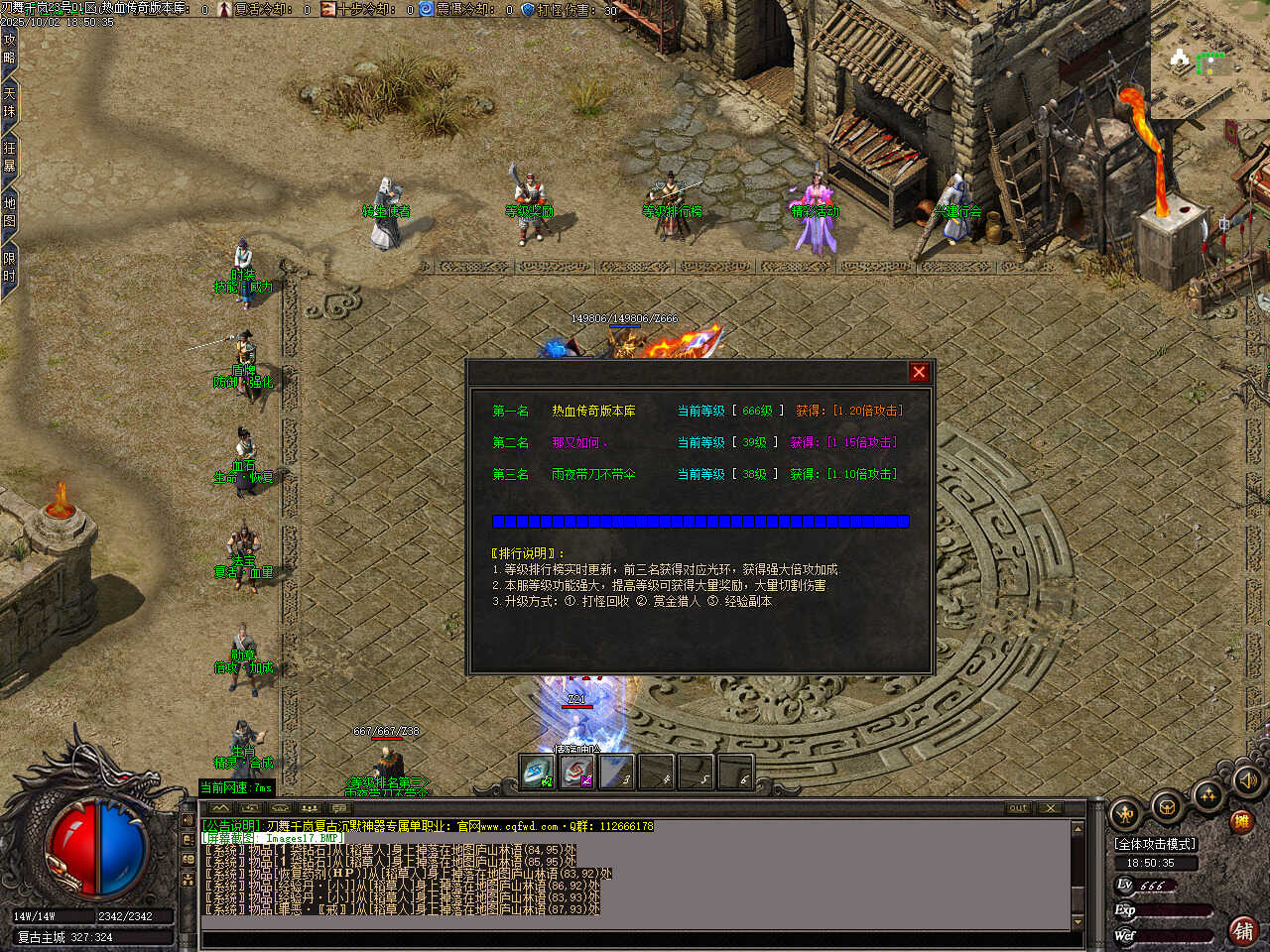Open the 攻略 guide side tab
The image size is (1270, 952).
click(x=9, y=50)
